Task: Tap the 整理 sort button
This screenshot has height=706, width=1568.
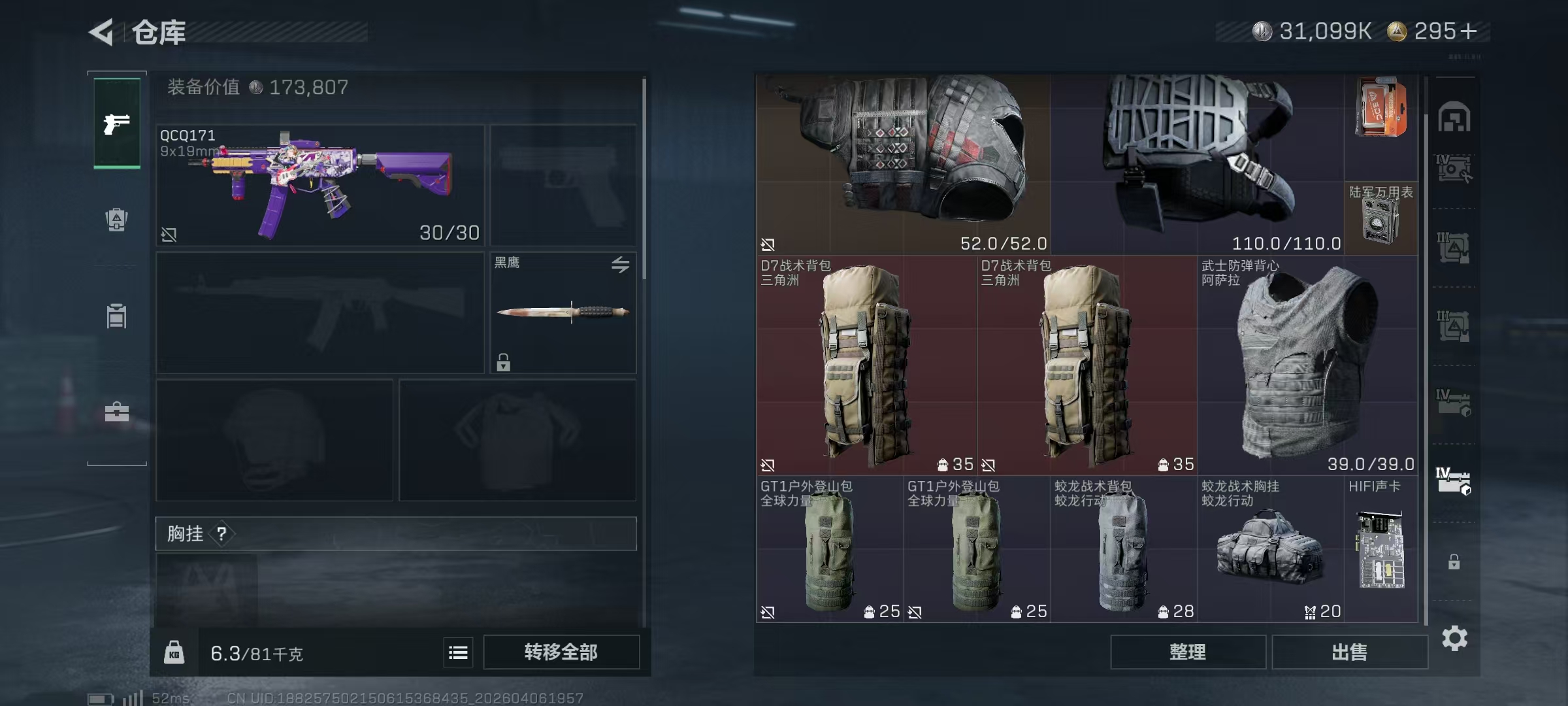Action: coord(1187,652)
